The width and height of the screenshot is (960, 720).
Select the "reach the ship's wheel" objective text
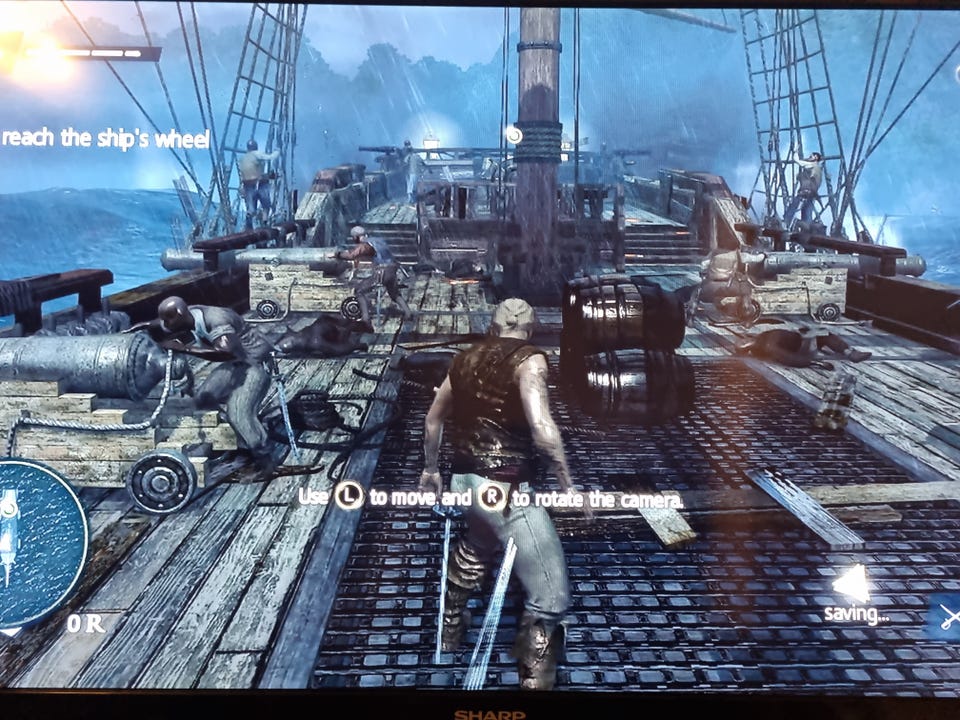[105, 139]
